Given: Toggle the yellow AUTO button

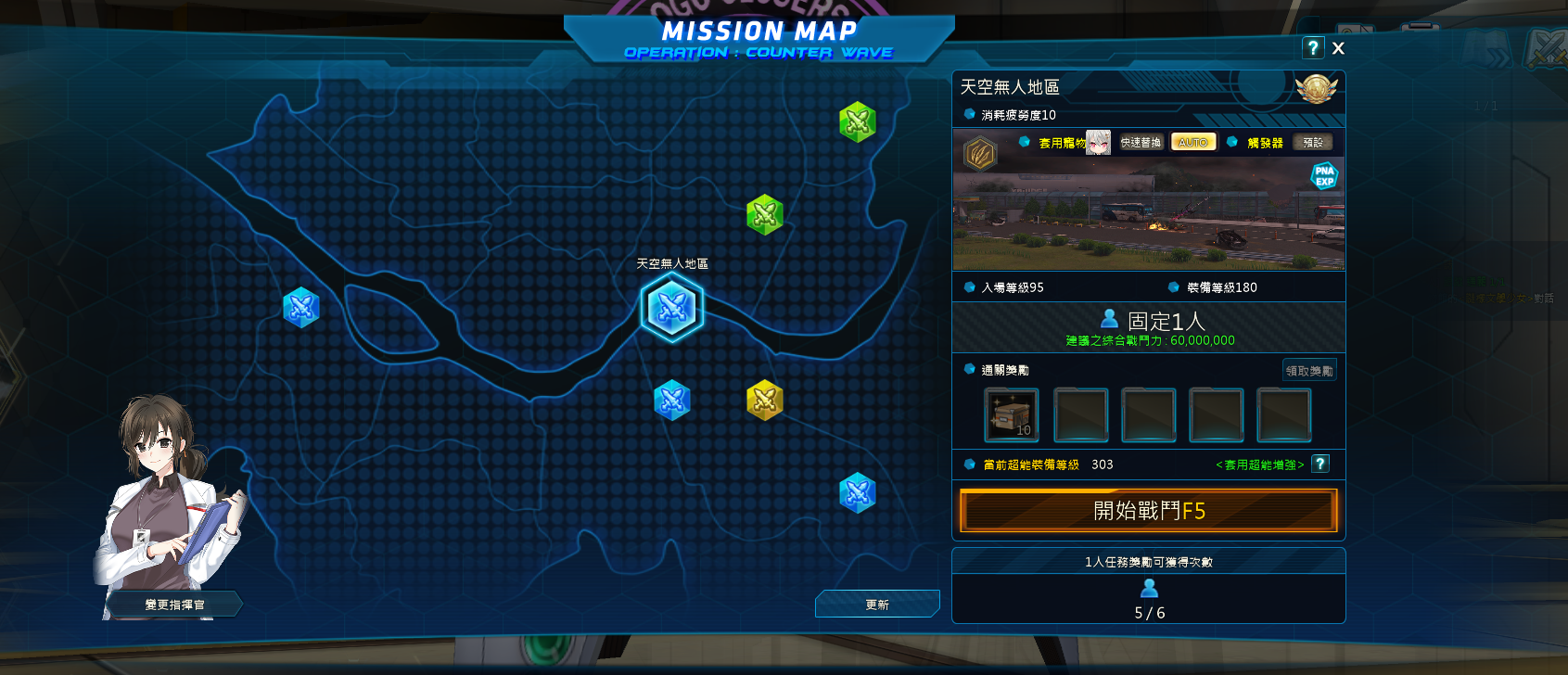Looking at the screenshot, I should [x=1192, y=143].
